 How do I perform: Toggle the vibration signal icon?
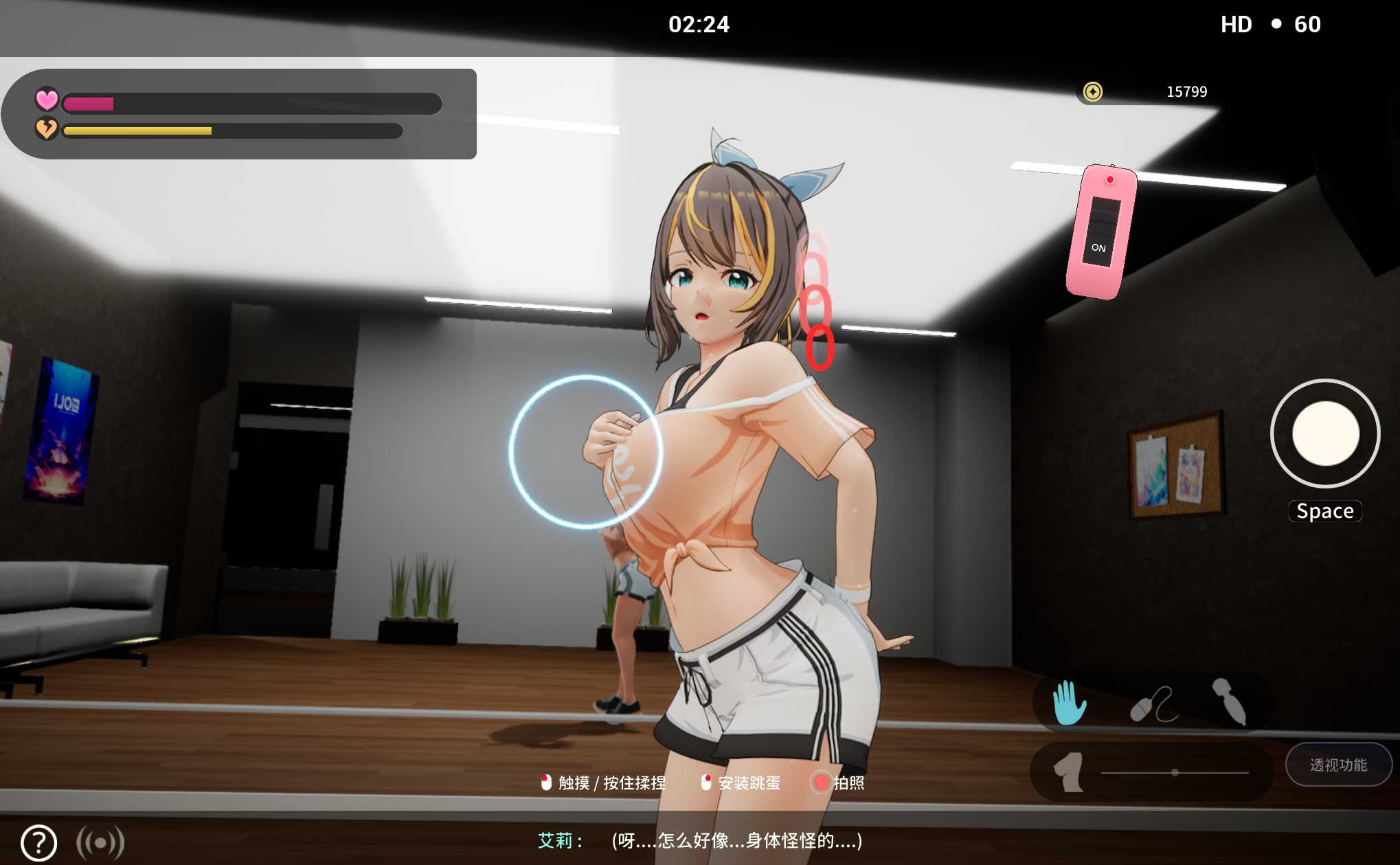tap(100, 842)
